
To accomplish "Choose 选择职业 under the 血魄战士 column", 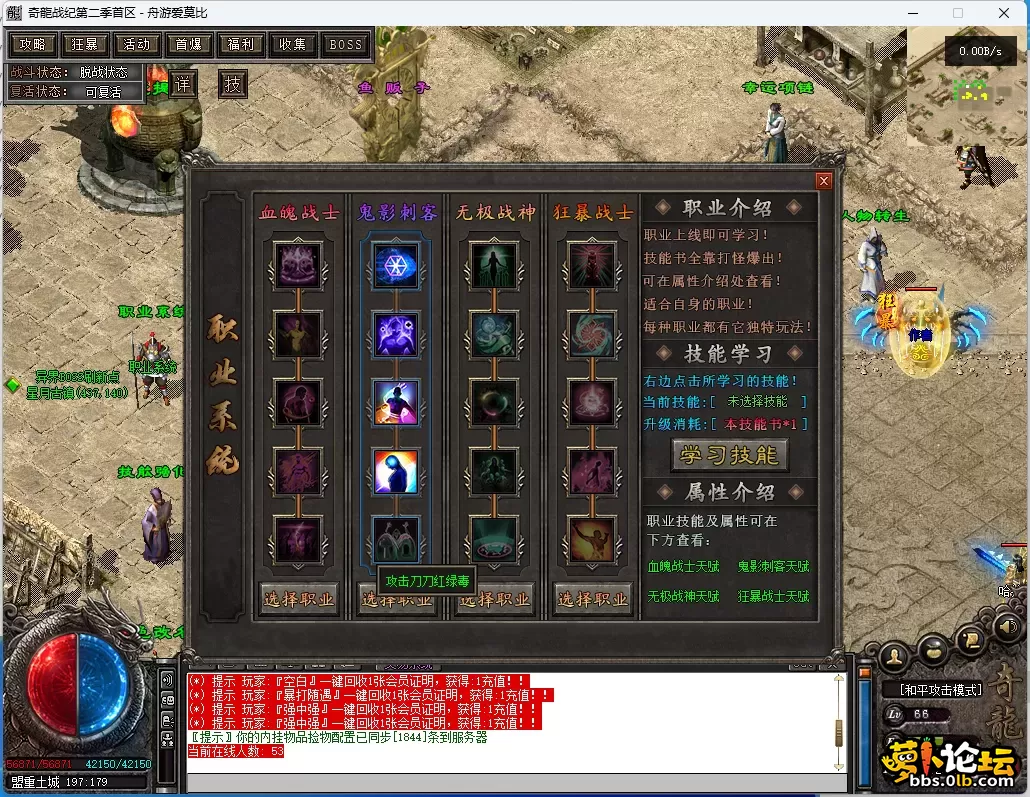I will (298, 599).
